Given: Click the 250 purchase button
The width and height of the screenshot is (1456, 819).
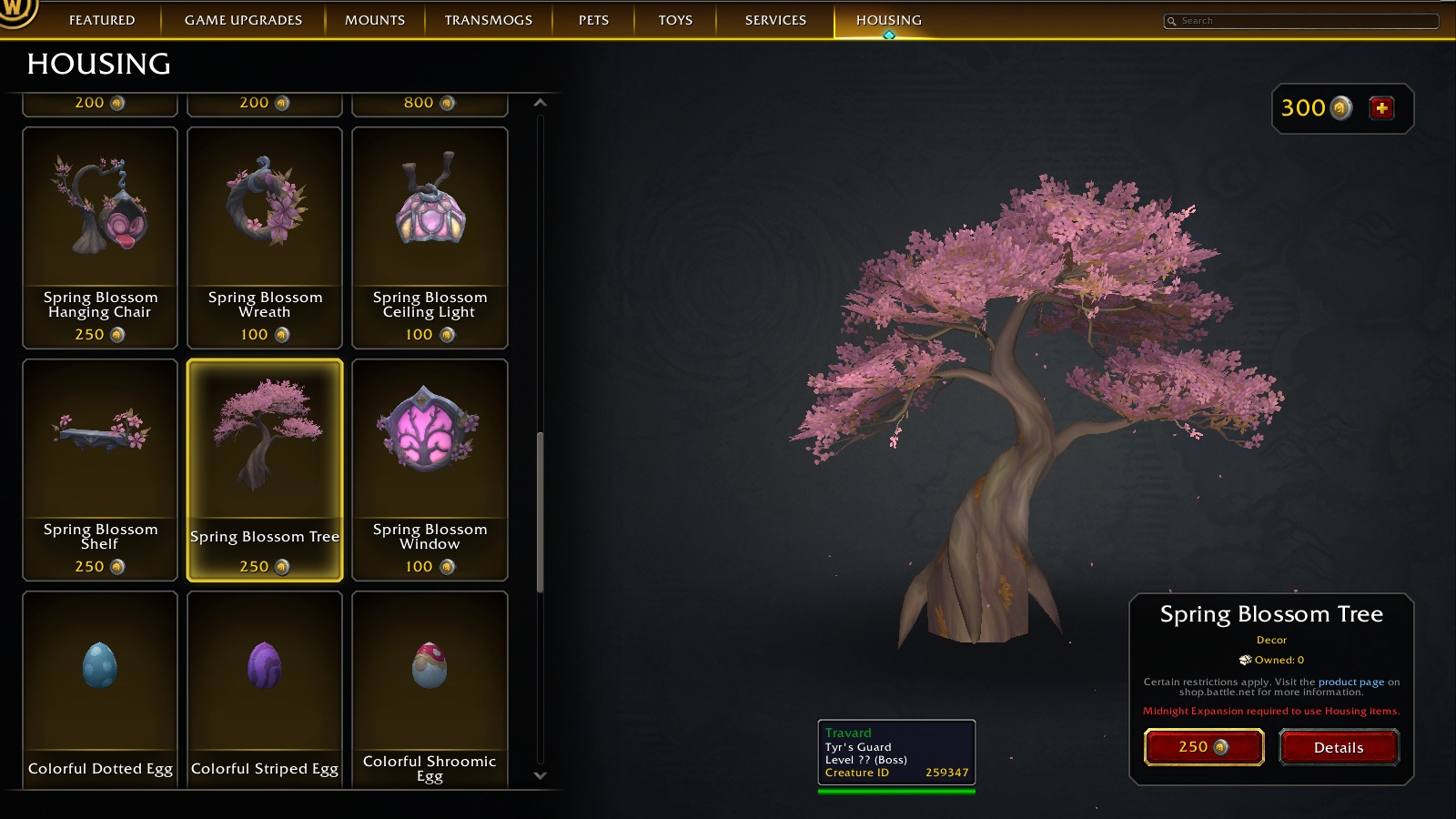Looking at the screenshot, I should 1203,746.
